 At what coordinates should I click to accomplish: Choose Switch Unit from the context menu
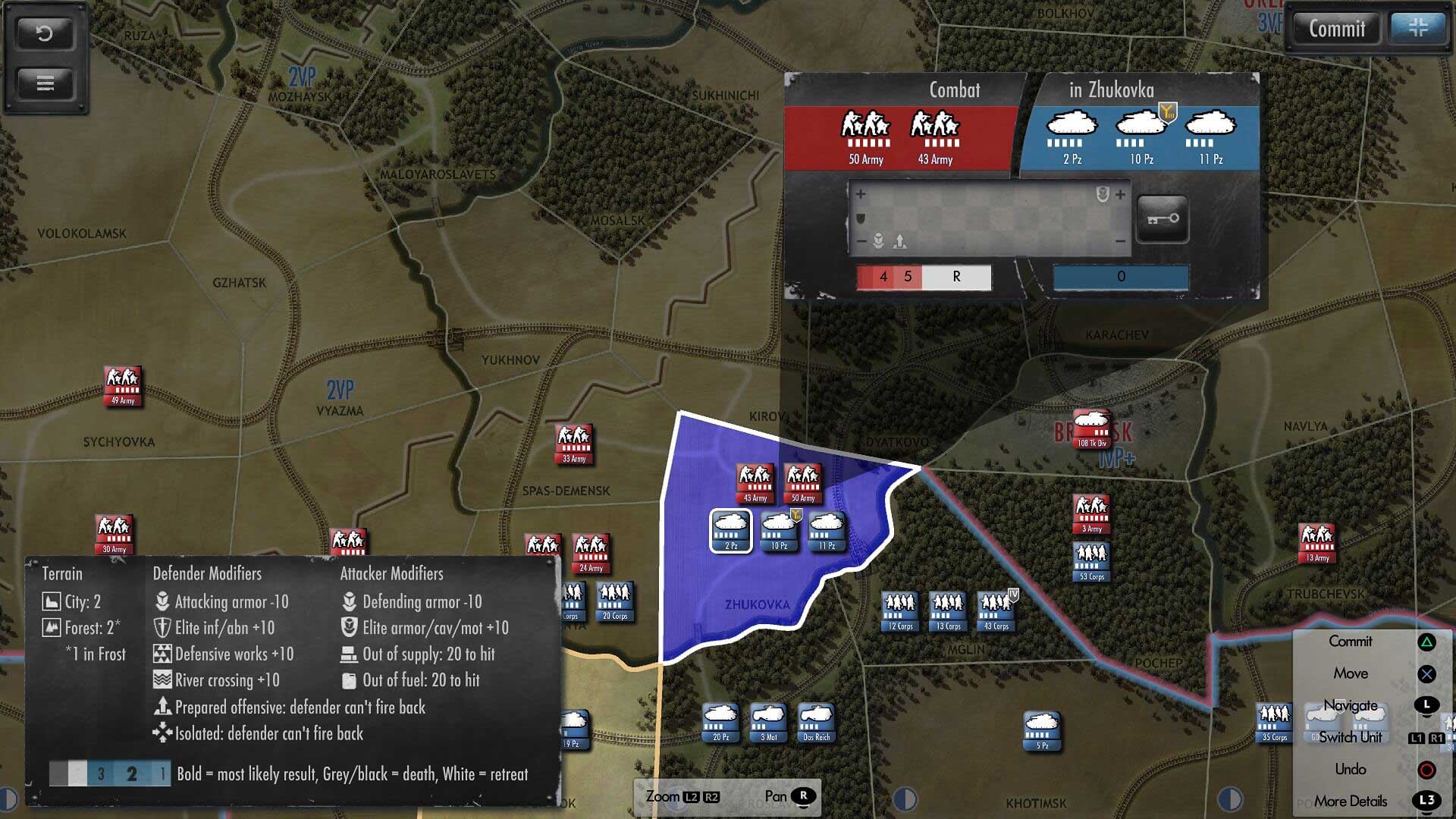coord(1351,736)
